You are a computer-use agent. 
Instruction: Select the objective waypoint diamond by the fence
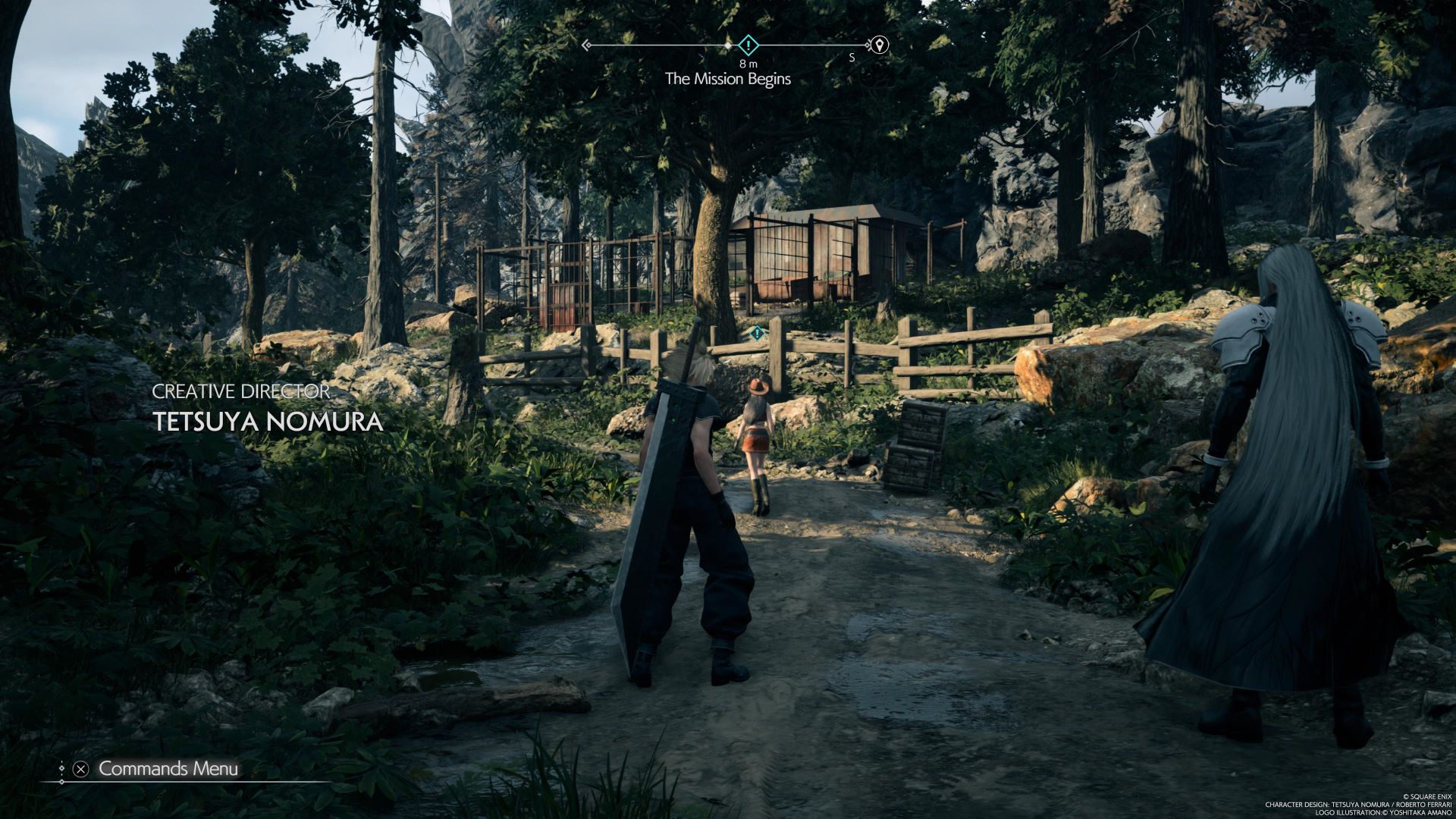point(756,332)
